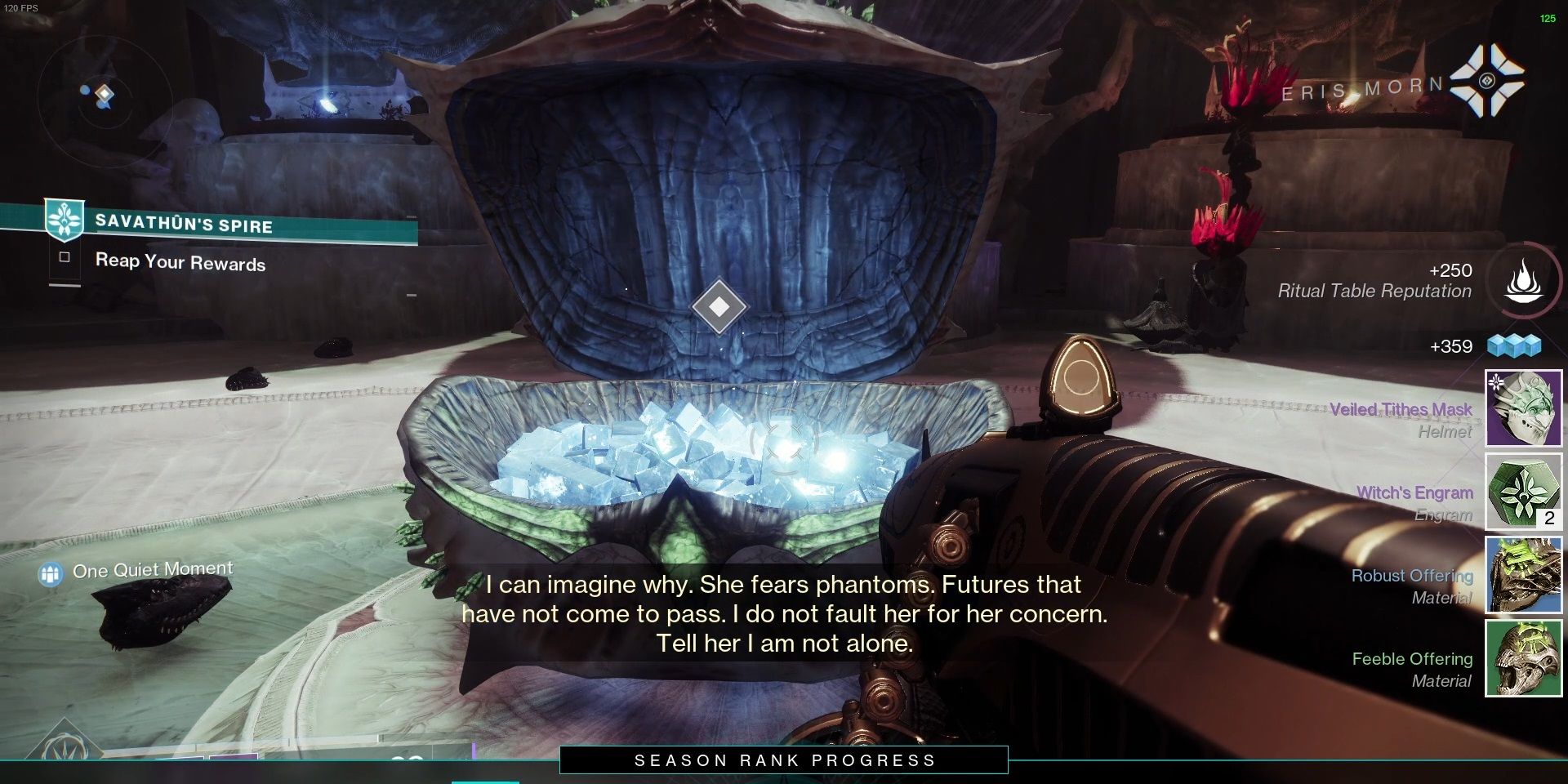Viewport: 1568px width, 784px height.
Task: Inspect the Robust Offering material icon
Action: (x=1522, y=575)
